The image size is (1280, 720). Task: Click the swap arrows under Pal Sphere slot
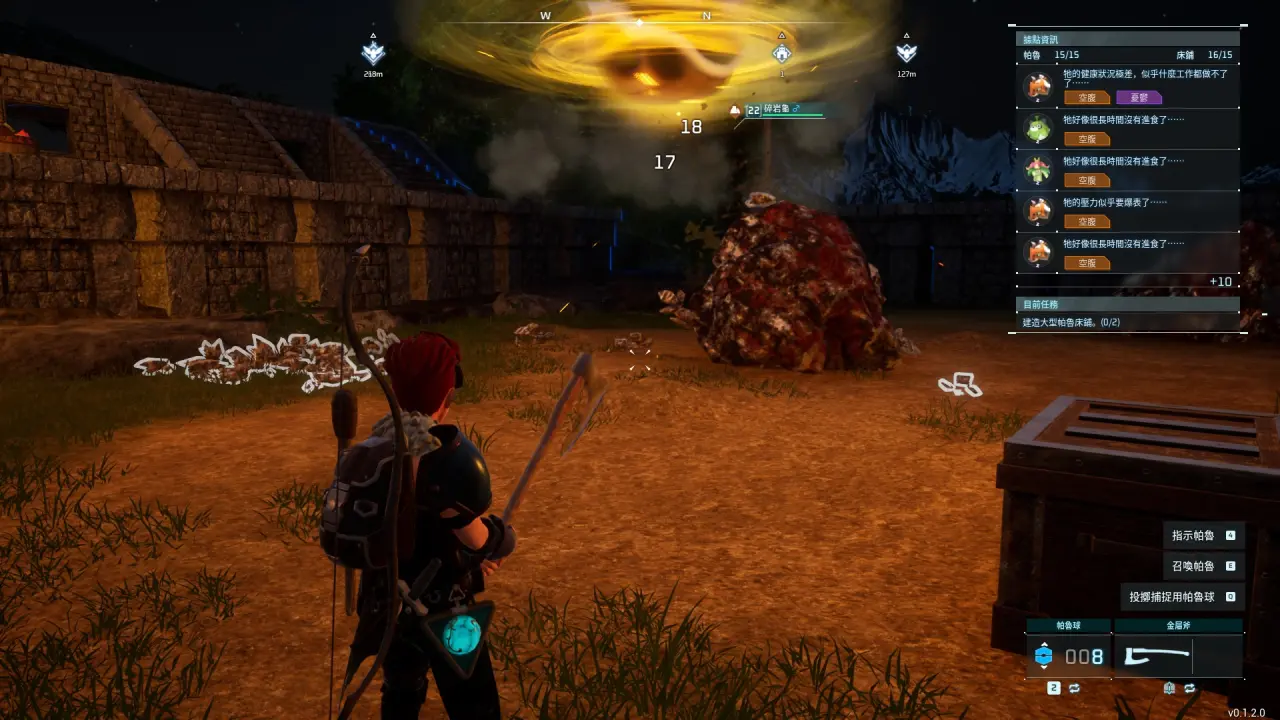1074,688
